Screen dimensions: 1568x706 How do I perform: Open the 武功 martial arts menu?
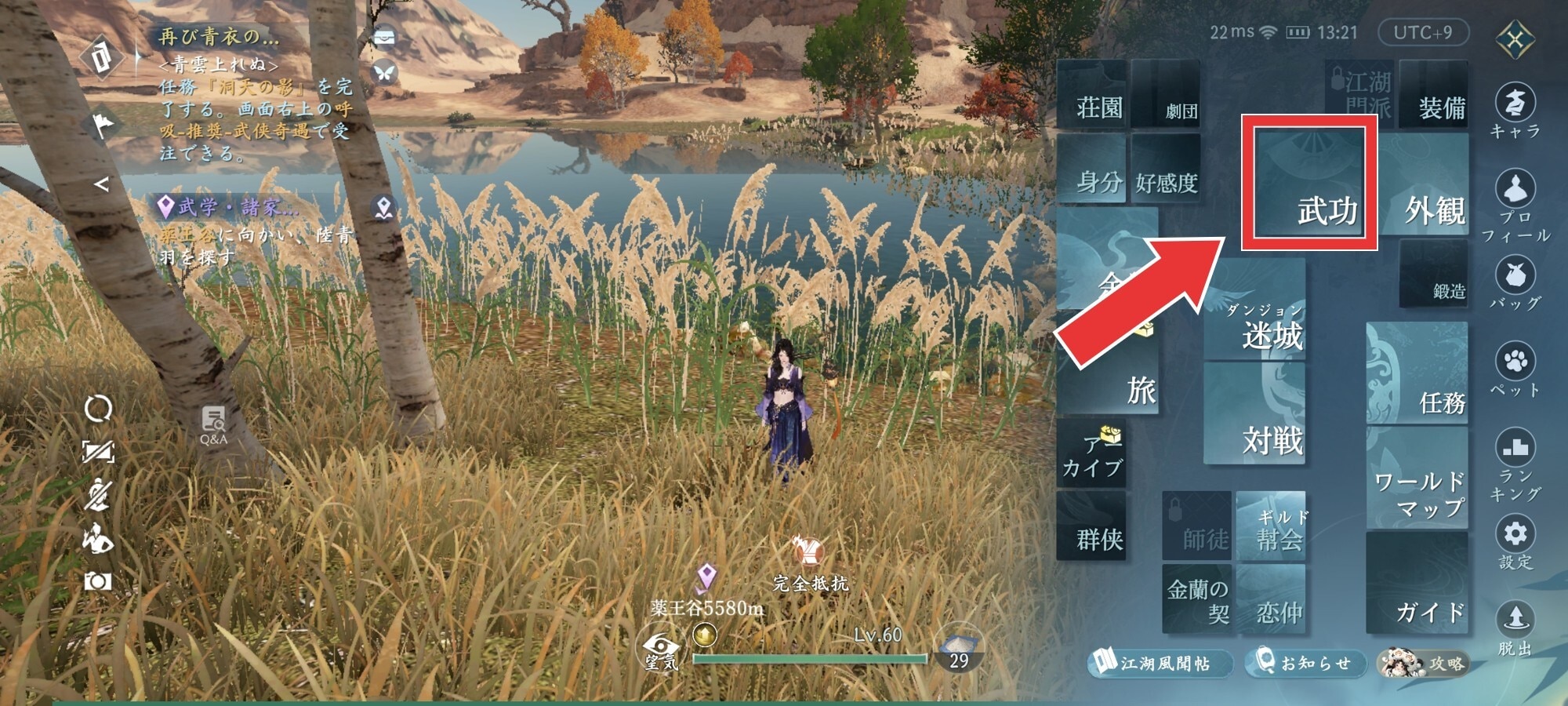1309,183
